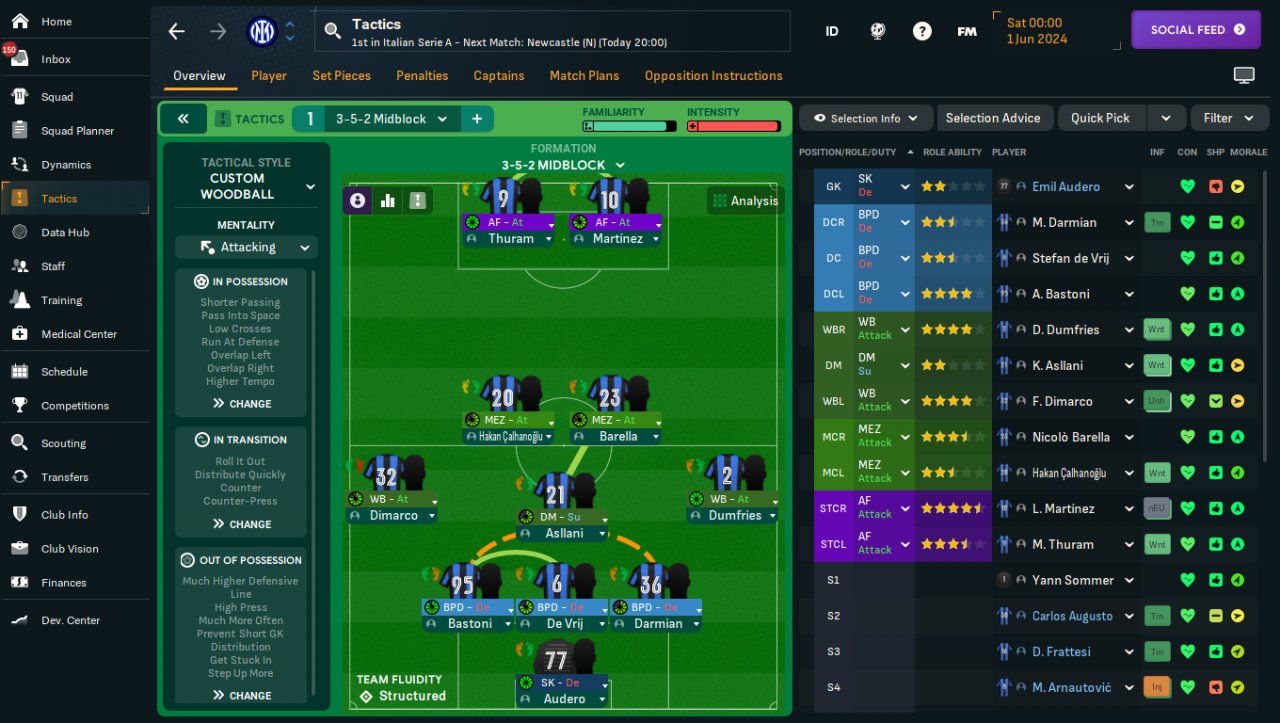Click the Social Feed button
1280x723 pixels.
(1196, 30)
